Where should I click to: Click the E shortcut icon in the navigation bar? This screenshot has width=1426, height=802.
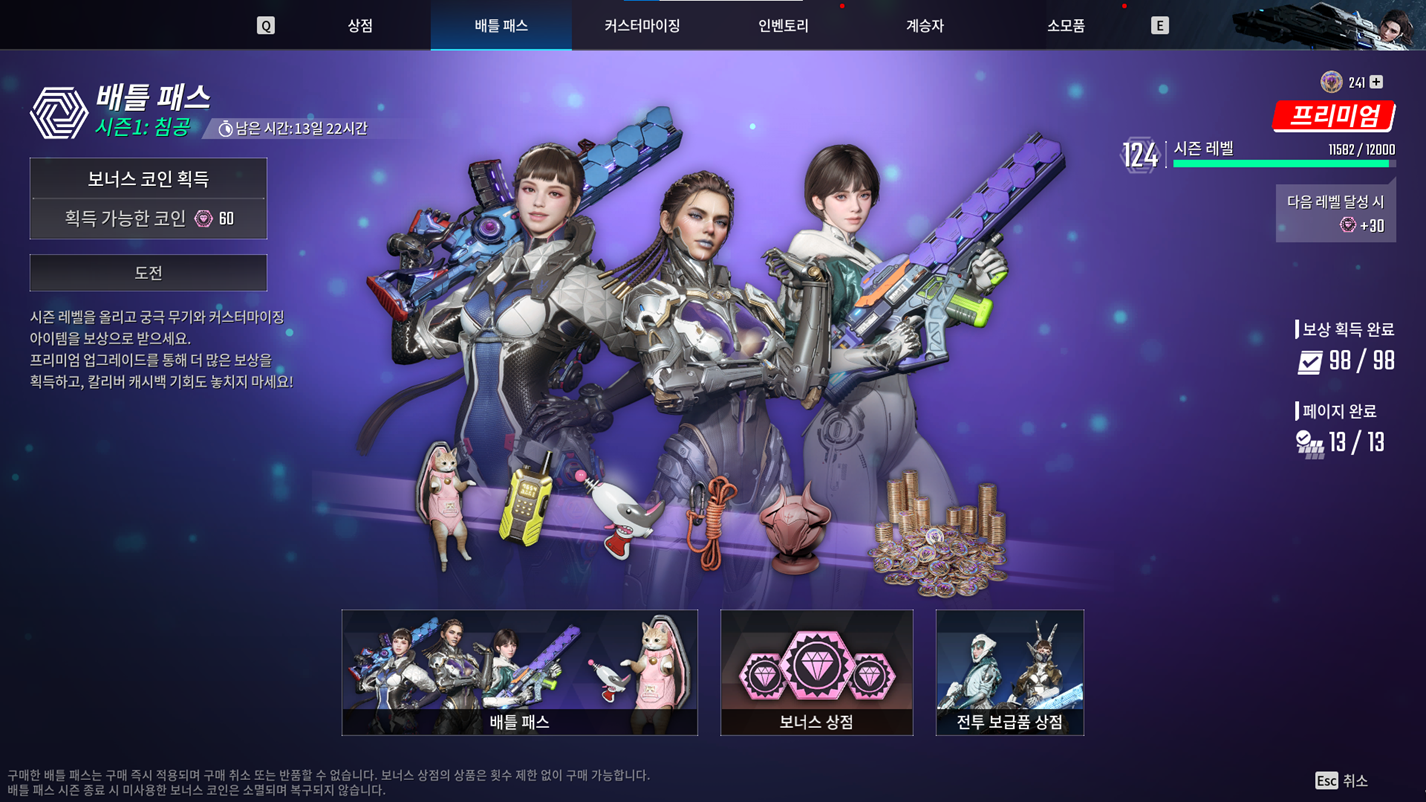tap(1160, 25)
